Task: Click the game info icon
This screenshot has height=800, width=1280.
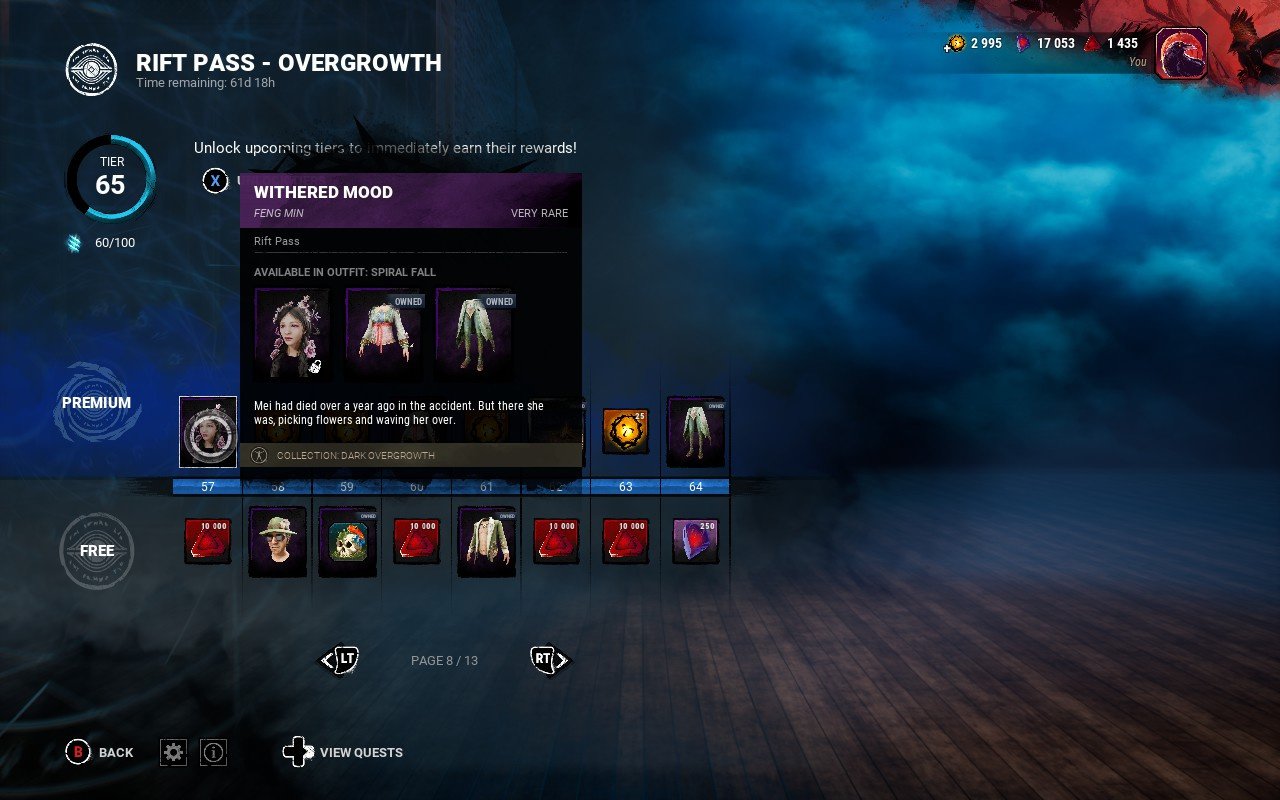Action: [x=213, y=752]
